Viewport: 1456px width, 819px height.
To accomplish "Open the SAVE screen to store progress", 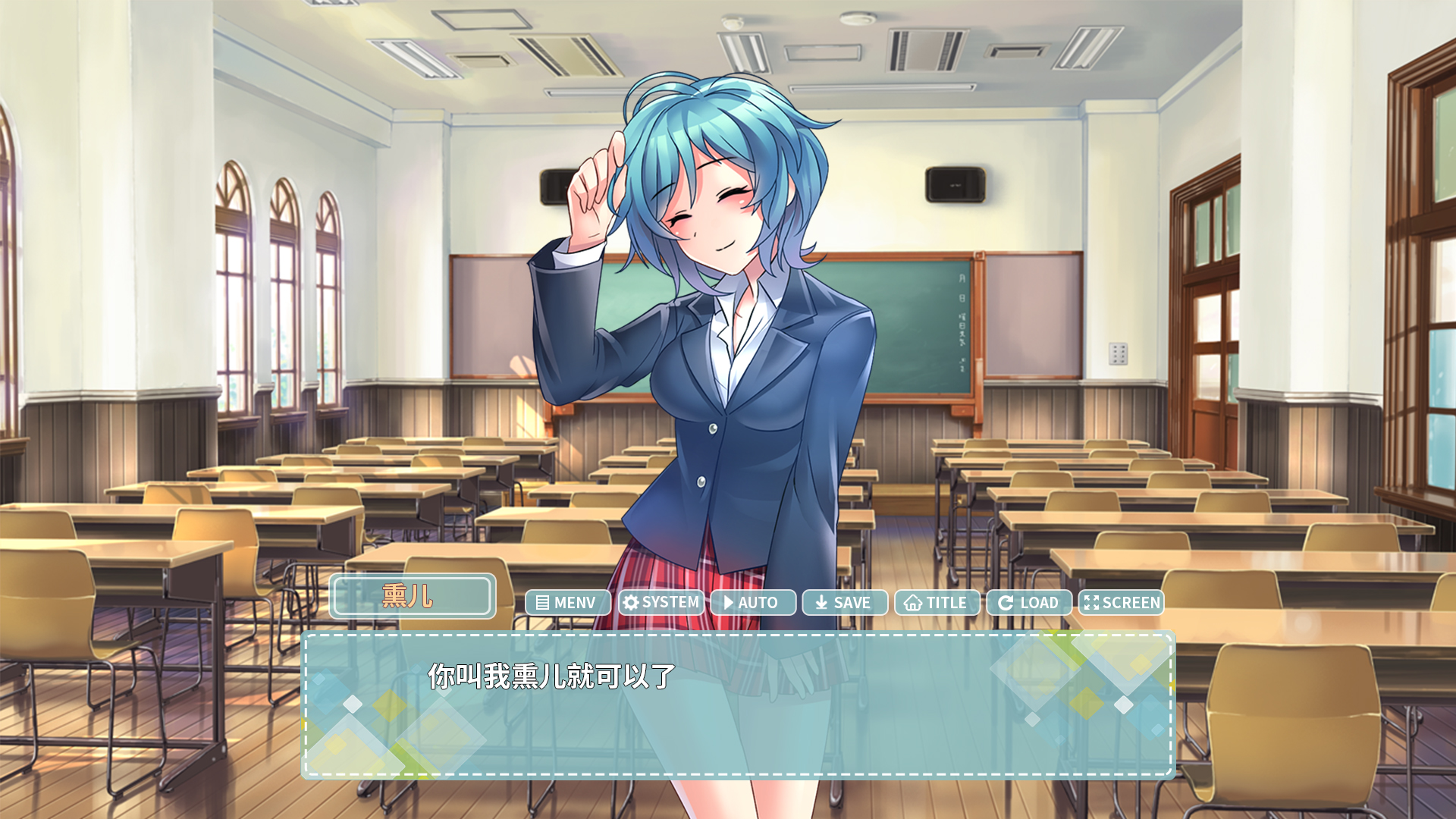I will pyautogui.click(x=844, y=603).
